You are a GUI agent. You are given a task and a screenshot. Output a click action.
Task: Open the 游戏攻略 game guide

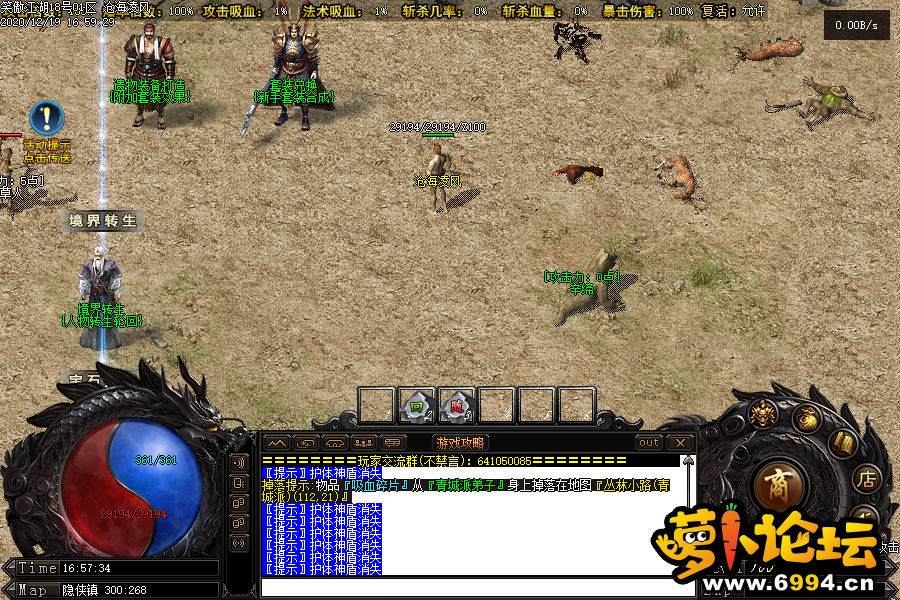coord(459,442)
